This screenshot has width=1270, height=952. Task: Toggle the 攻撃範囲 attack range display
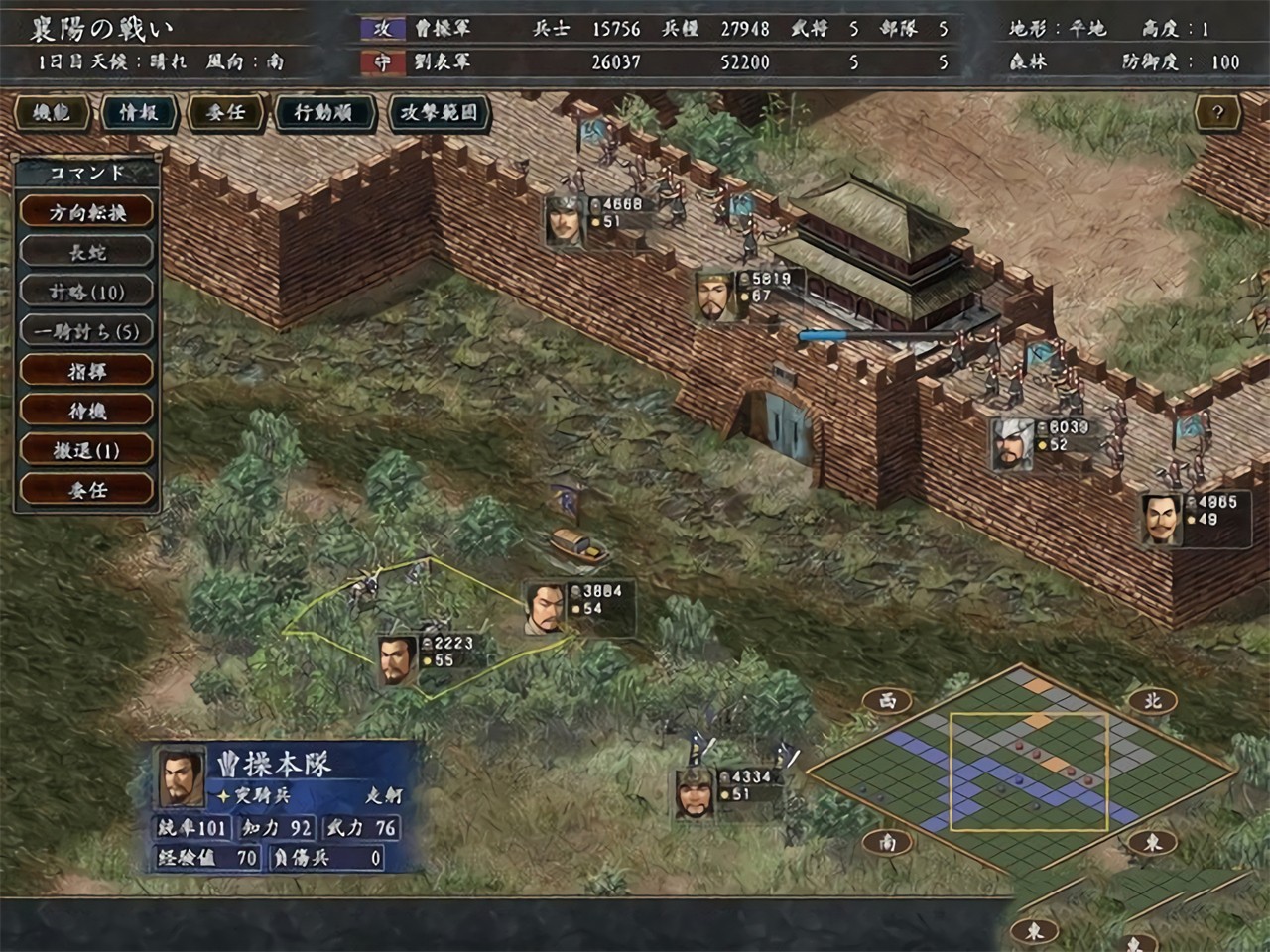pos(439,113)
